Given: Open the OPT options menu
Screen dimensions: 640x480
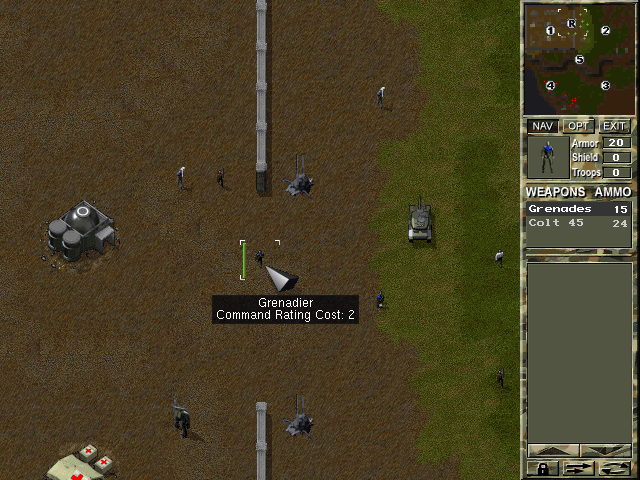Looking at the screenshot, I should tap(577, 126).
